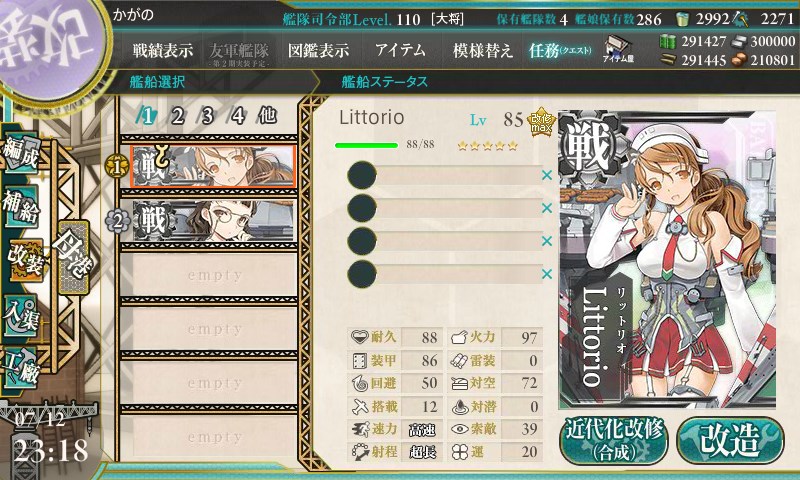The height and width of the screenshot is (480, 800).
Task: Open the アイテム menu
Action: [400, 50]
